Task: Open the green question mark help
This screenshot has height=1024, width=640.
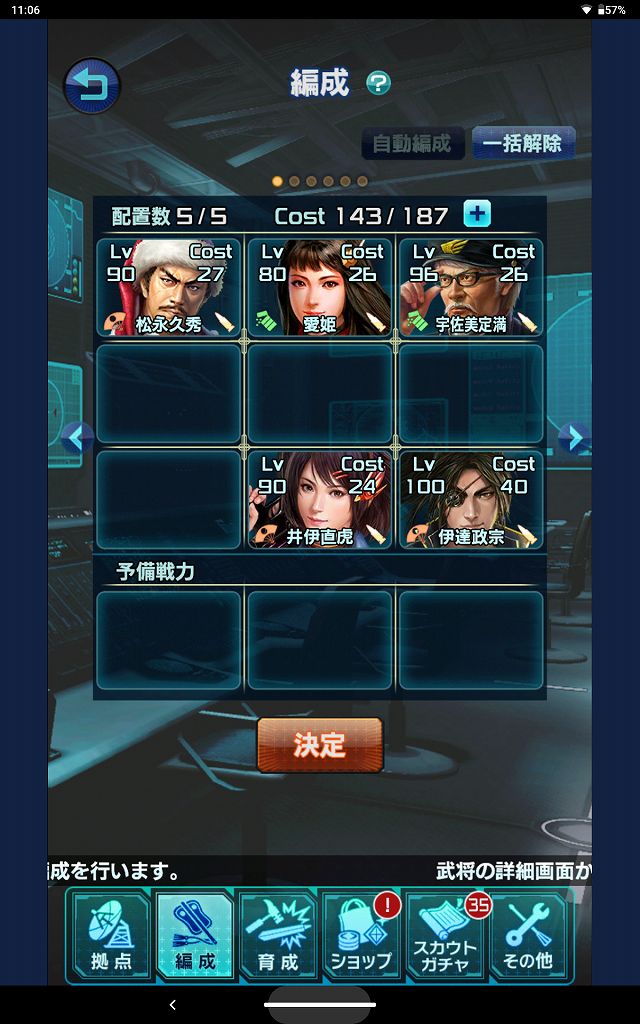Action: [378, 83]
